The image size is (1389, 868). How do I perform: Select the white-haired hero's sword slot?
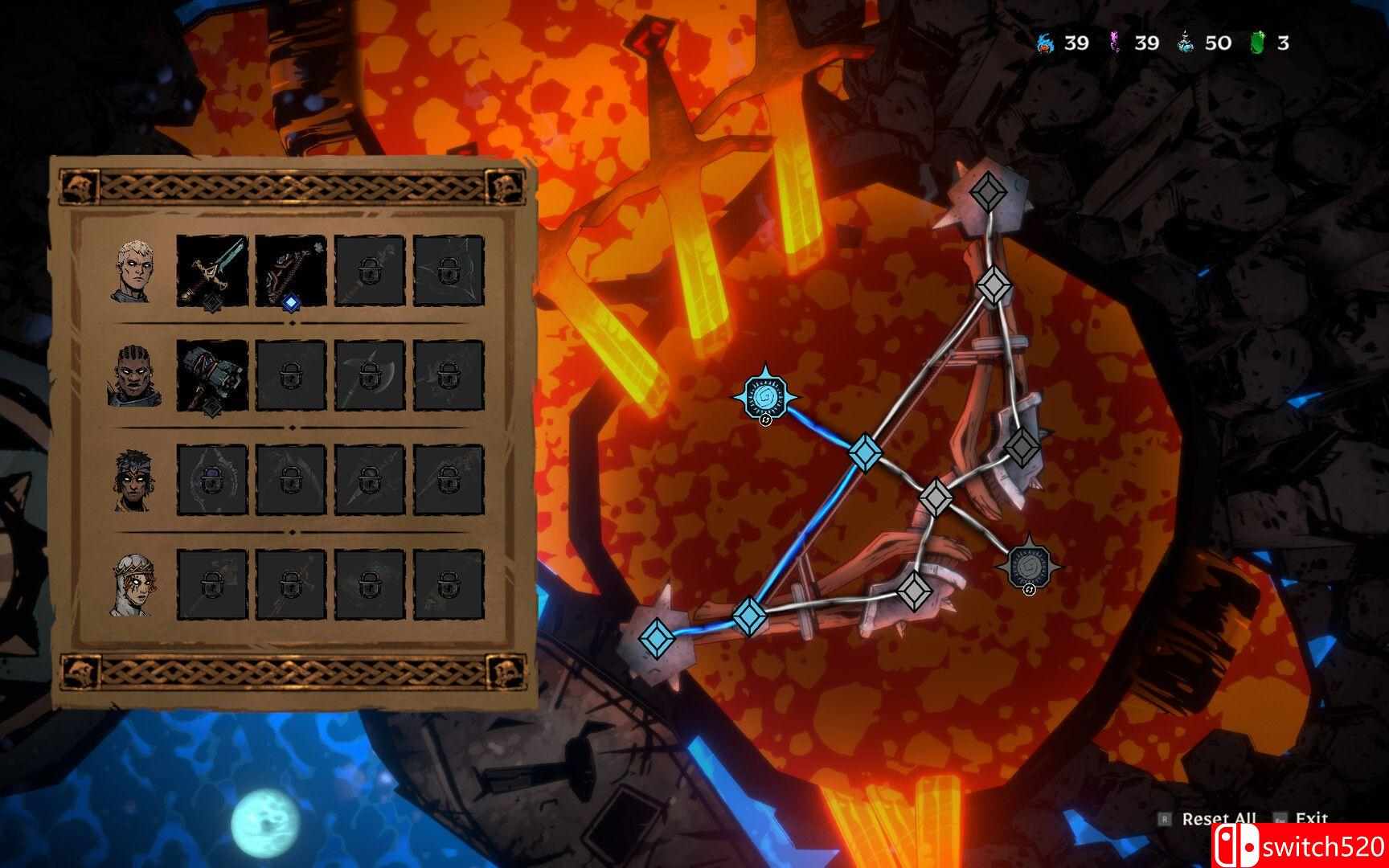[211, 271]
